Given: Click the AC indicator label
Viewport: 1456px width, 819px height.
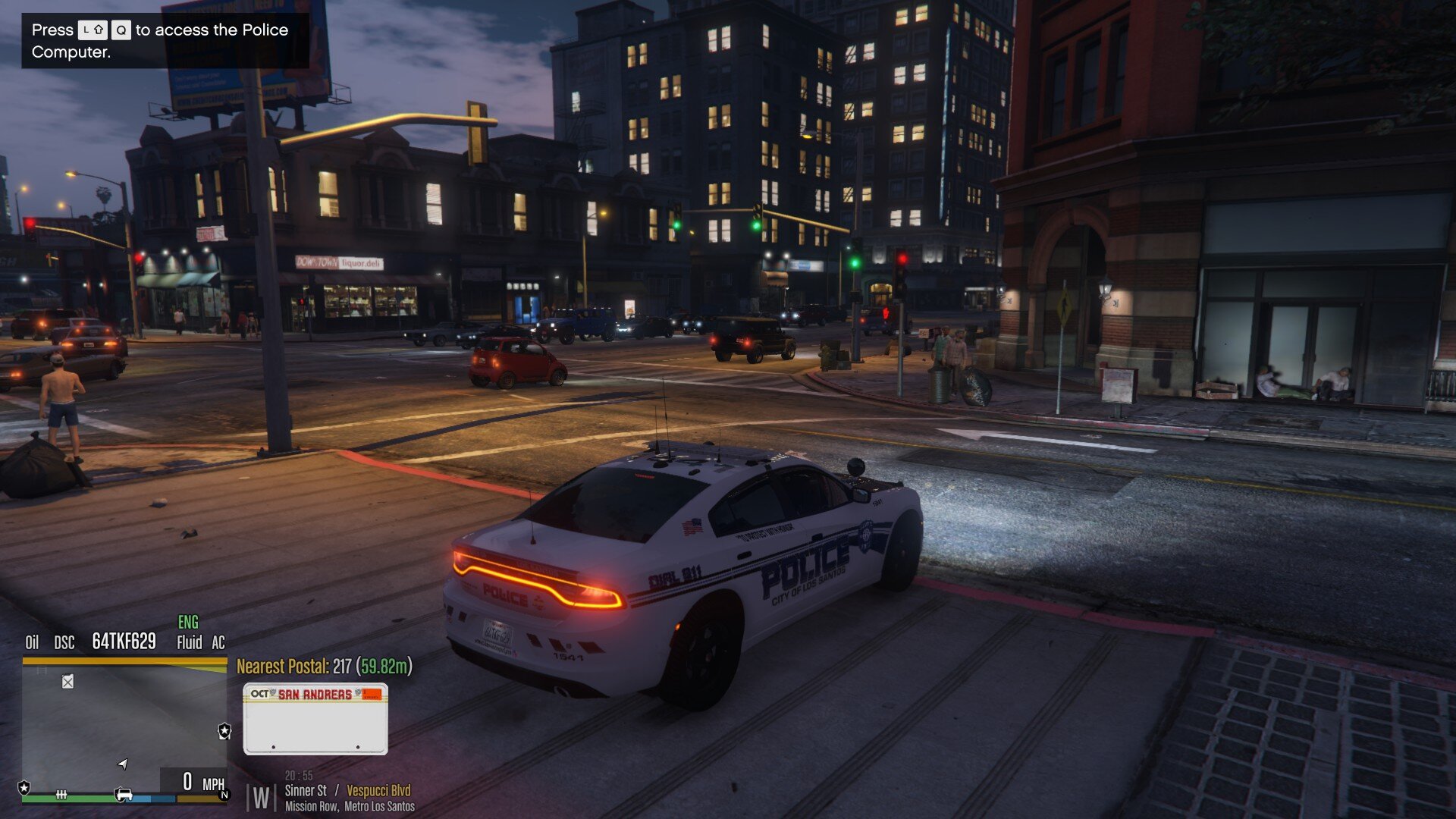Looking at the screenshot, I should coord(218,643).
